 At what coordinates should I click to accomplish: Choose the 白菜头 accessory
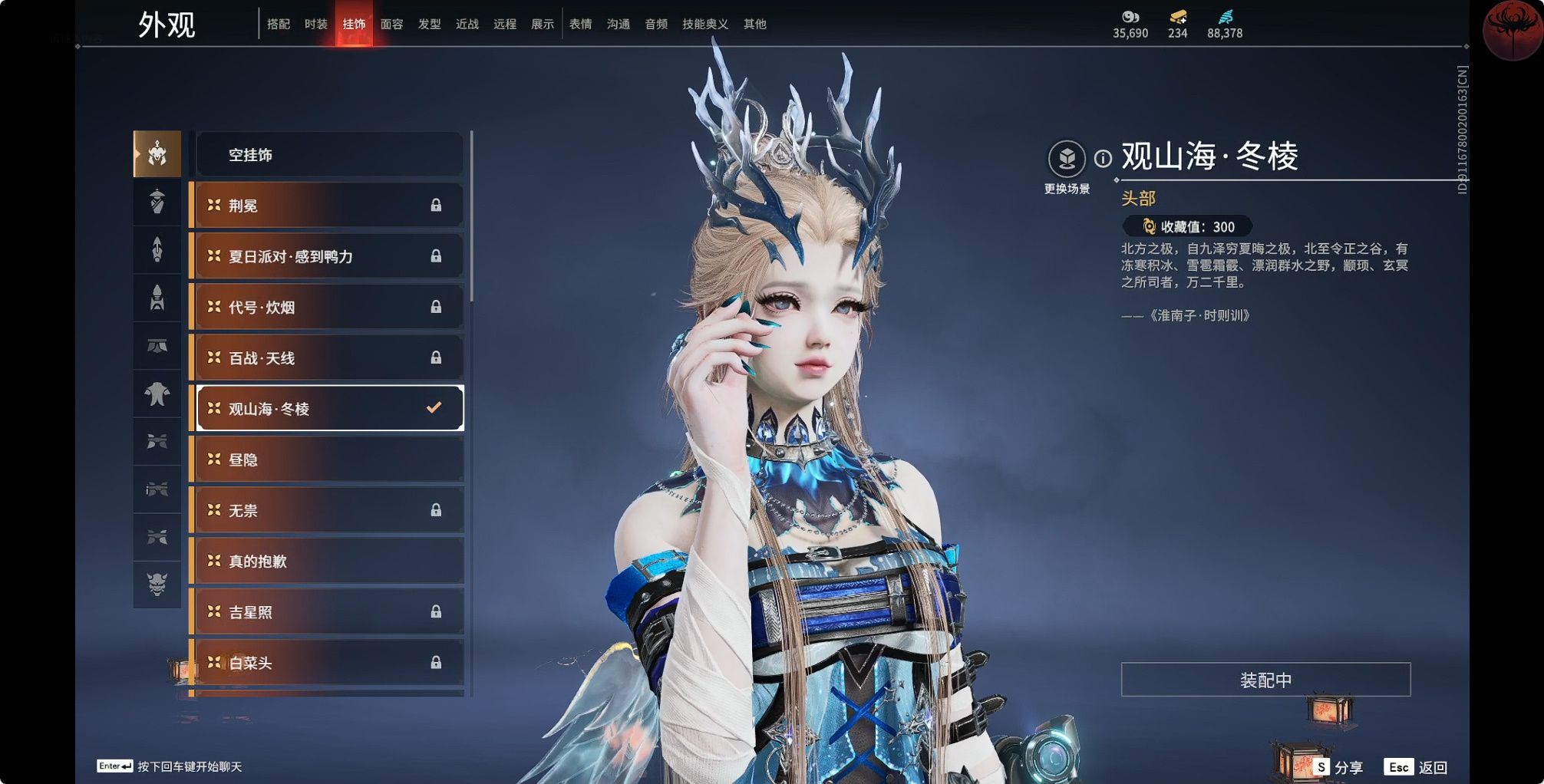tap(329, 662)
